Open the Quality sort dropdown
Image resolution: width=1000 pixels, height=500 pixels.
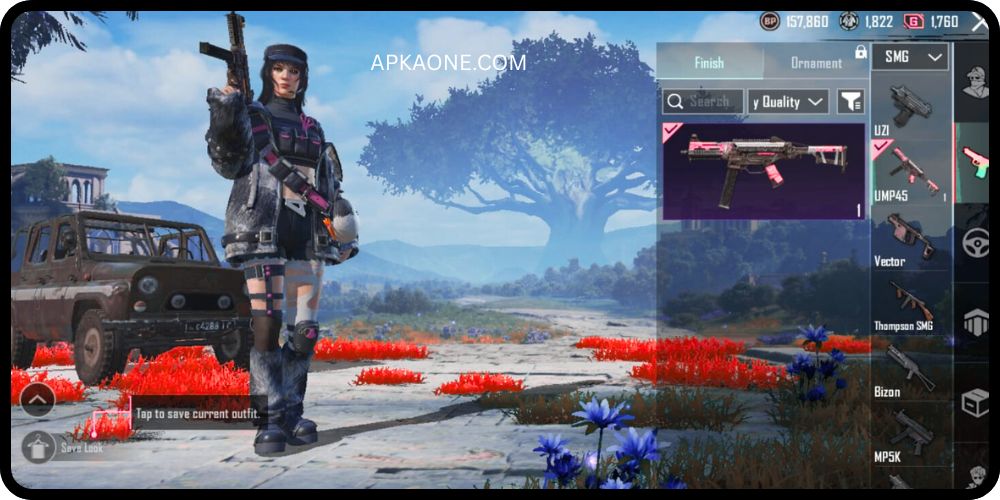(x=788, y=101)
